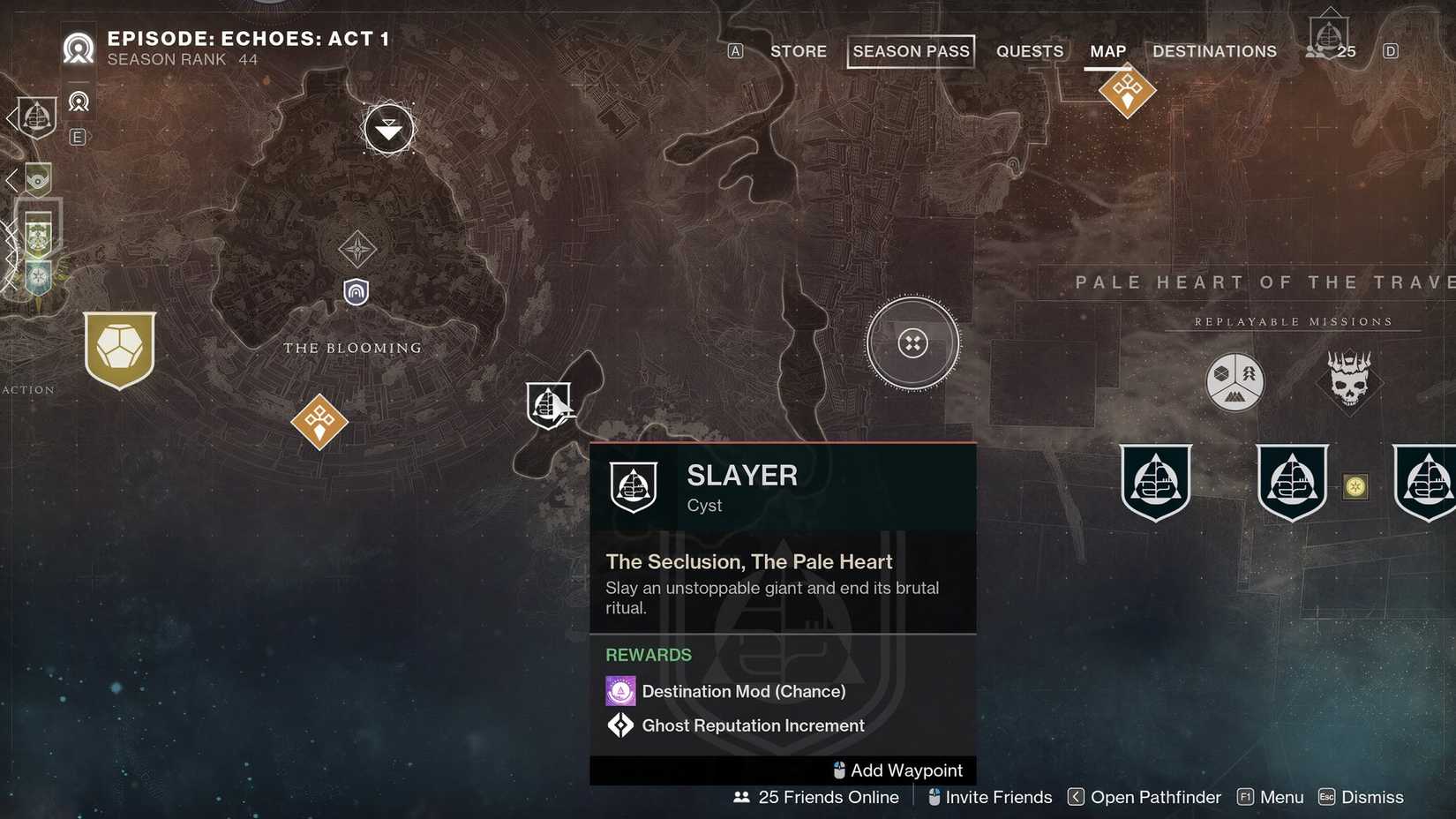The image size is (1456, 819).
Task: Select the Slayer Cyst icon on the map
Action: click(x=550, y=403)
